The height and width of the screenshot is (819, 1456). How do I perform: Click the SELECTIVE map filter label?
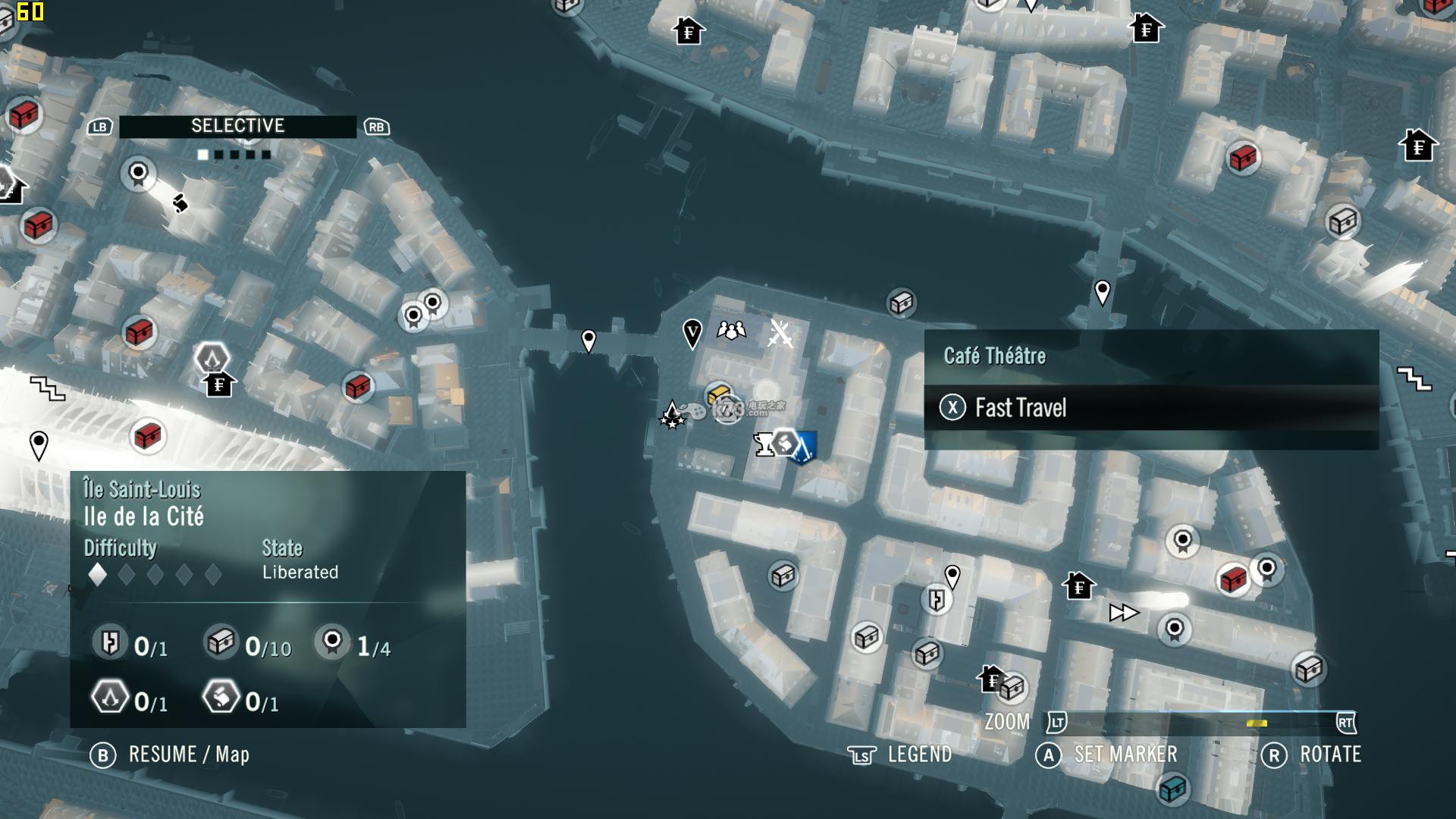pos(237,127)
